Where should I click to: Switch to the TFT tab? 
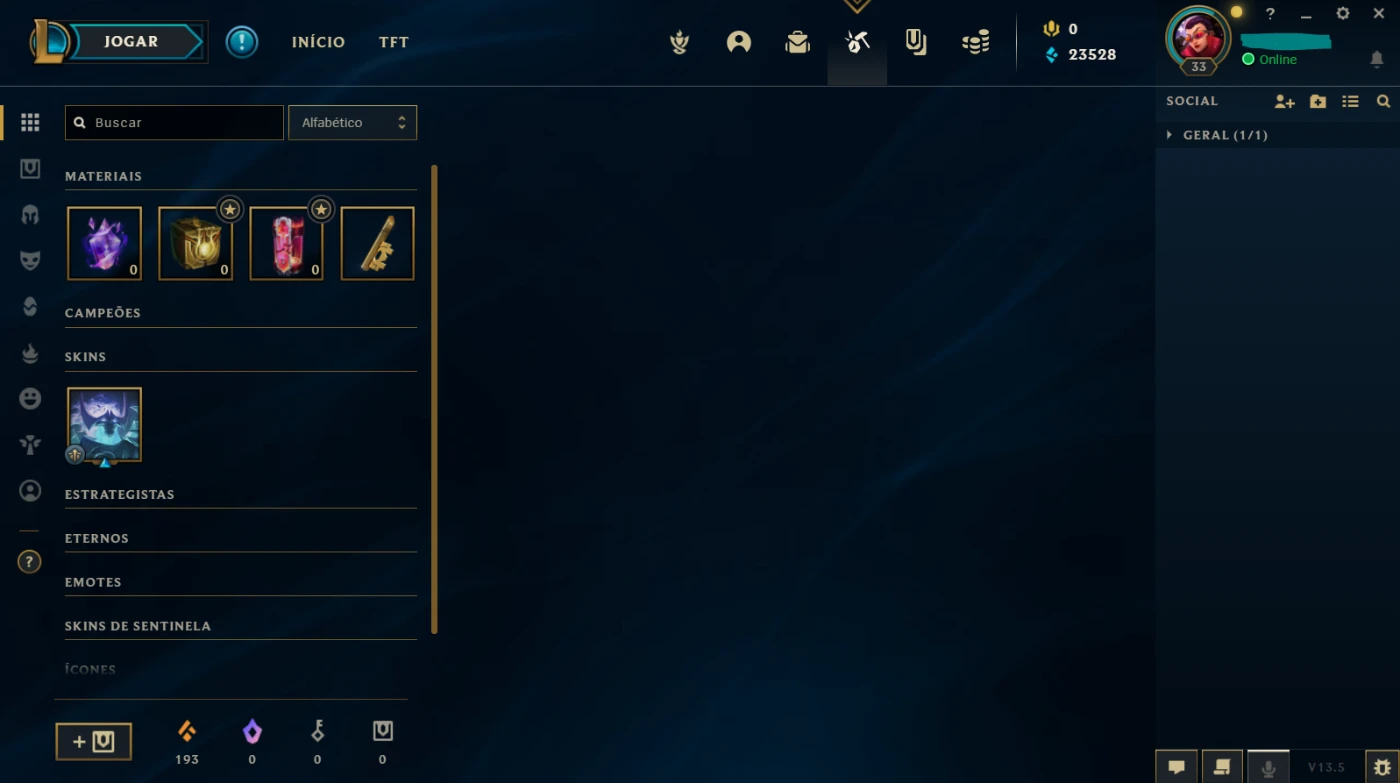(393, 42)
